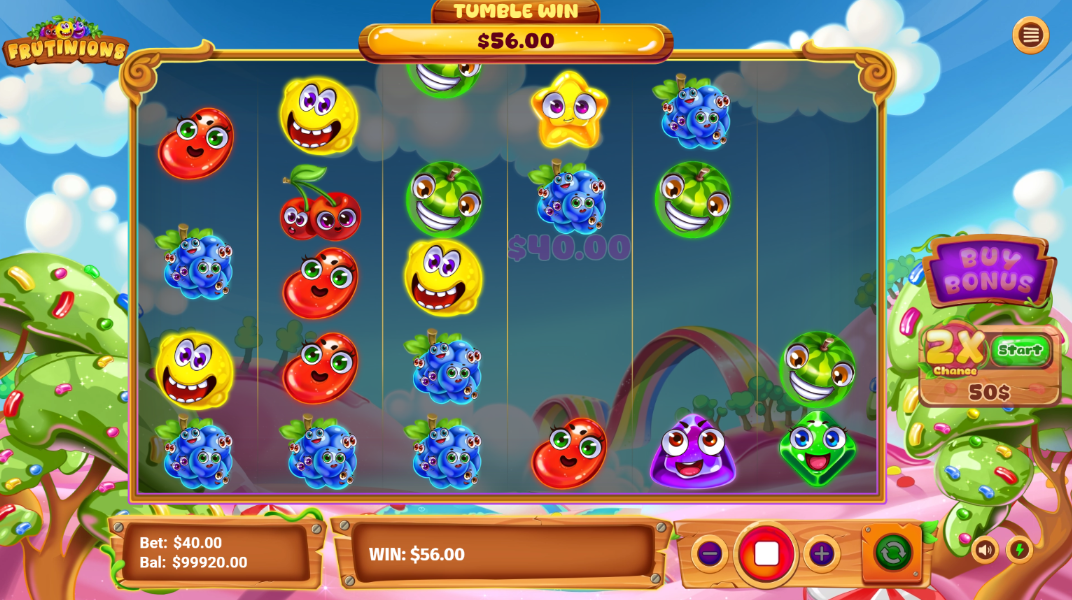Image resolution: width=1072 pixels, height=600 pixels.
Task: Open the hamburger menu
Action: (x=1030, y=35)
